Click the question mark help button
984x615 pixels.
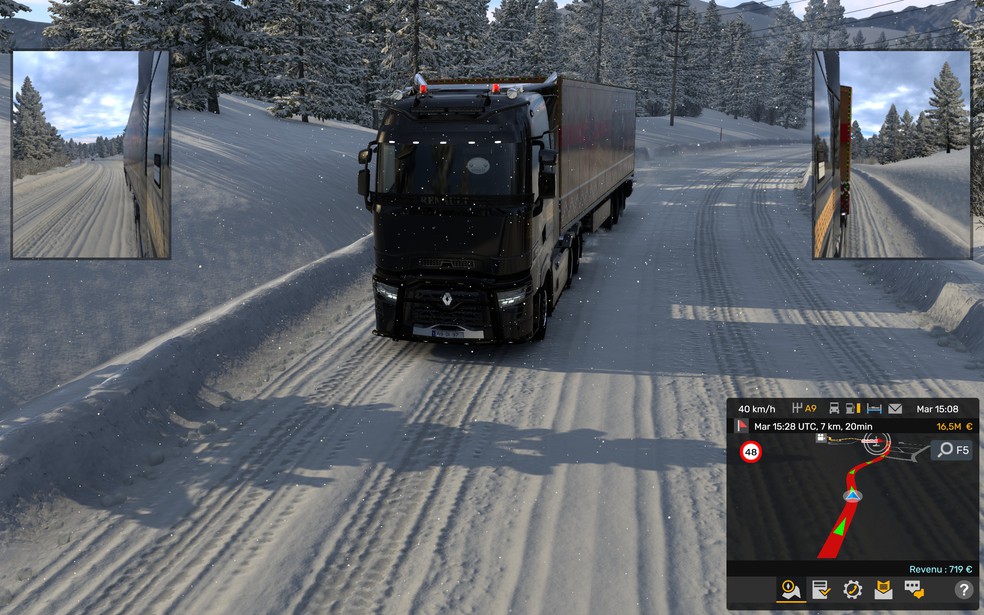pyautogui.click(x=963, y=590)
